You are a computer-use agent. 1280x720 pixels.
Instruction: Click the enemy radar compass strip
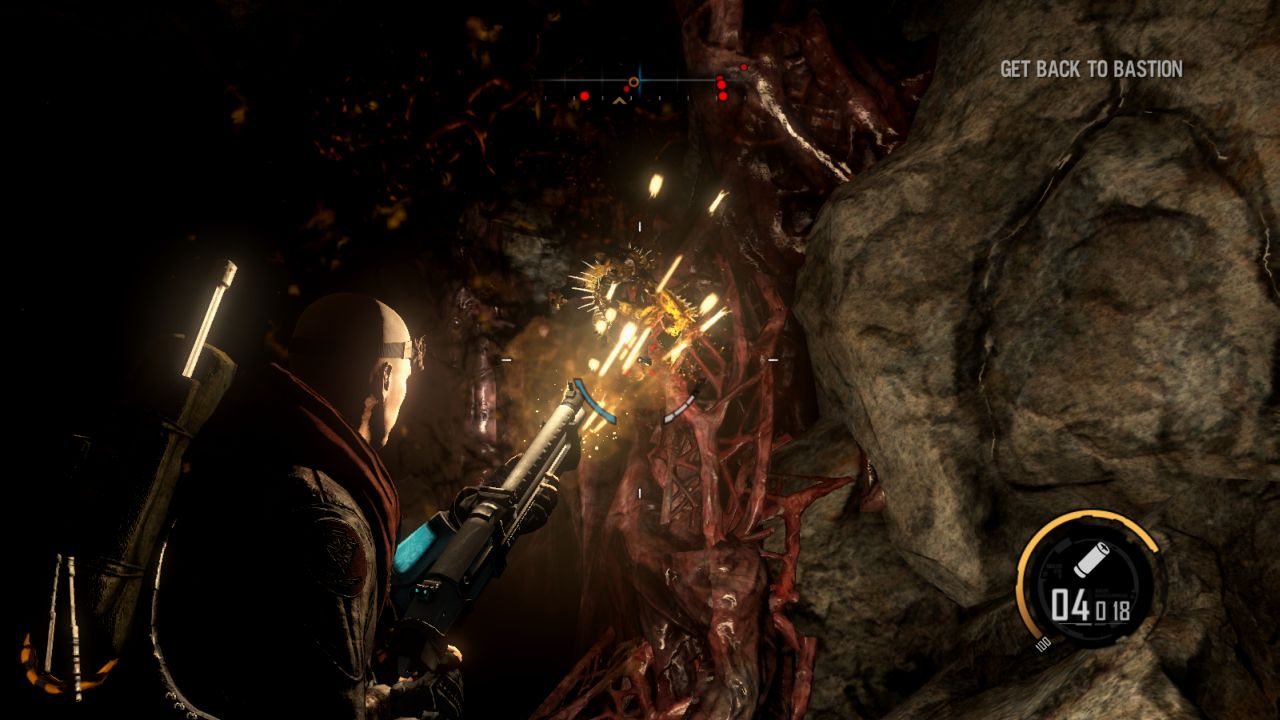(x=640, y=84)
